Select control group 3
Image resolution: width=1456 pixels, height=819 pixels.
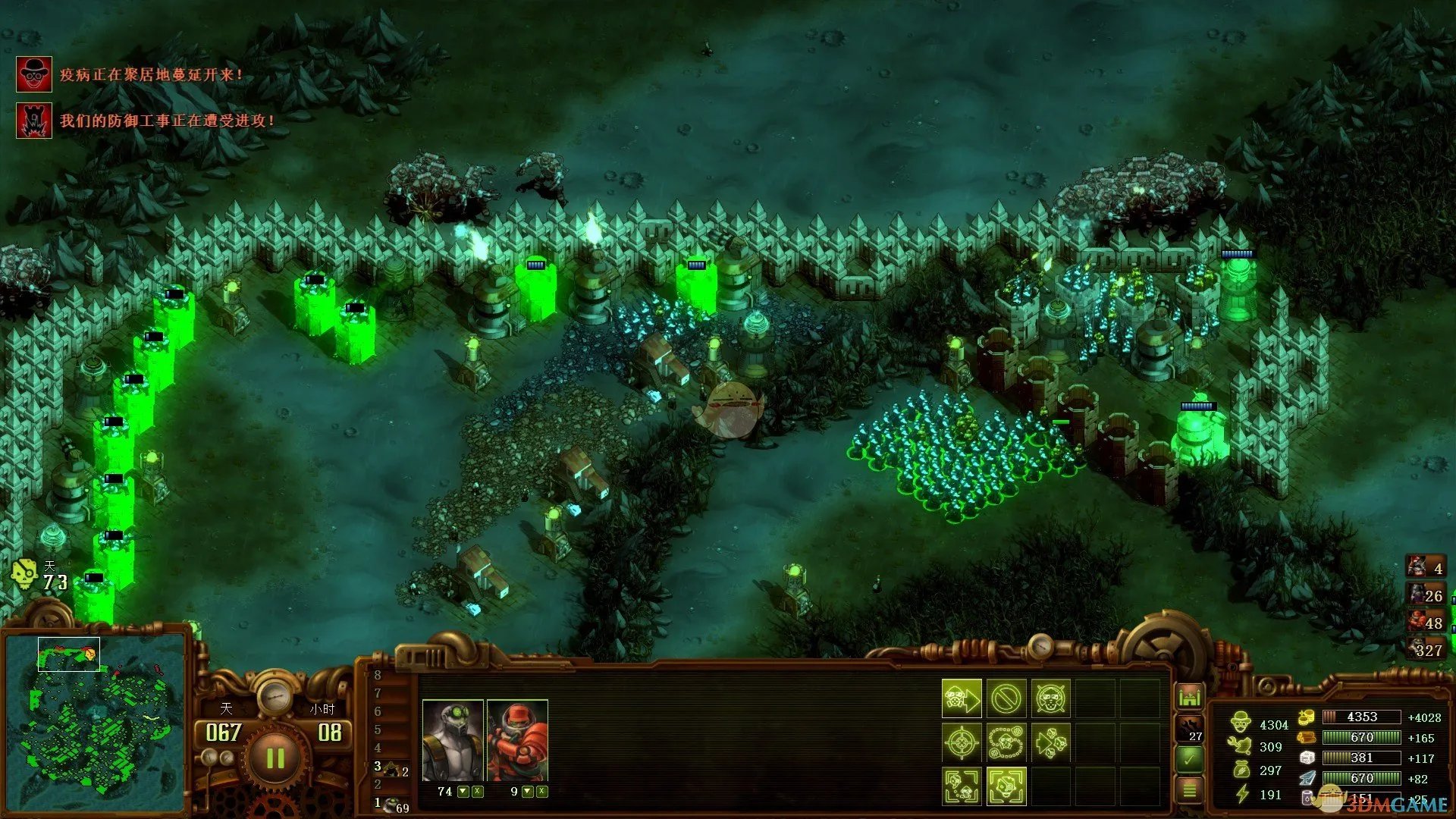tap(391, 768)
